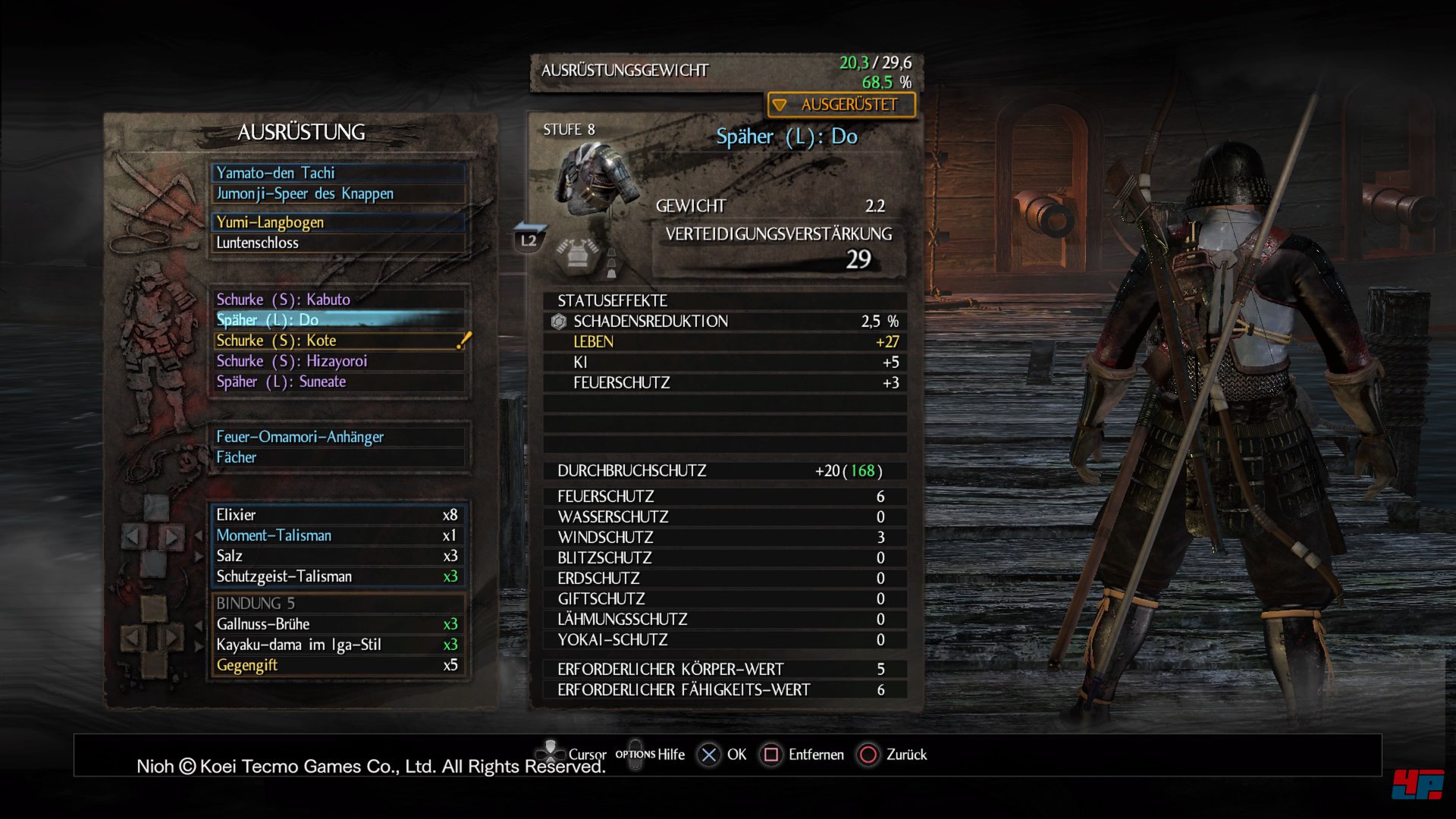Open Späher (L): Suneate foot armor slot
Screen dimensions: 1456x819
click(x=338, y=381)
